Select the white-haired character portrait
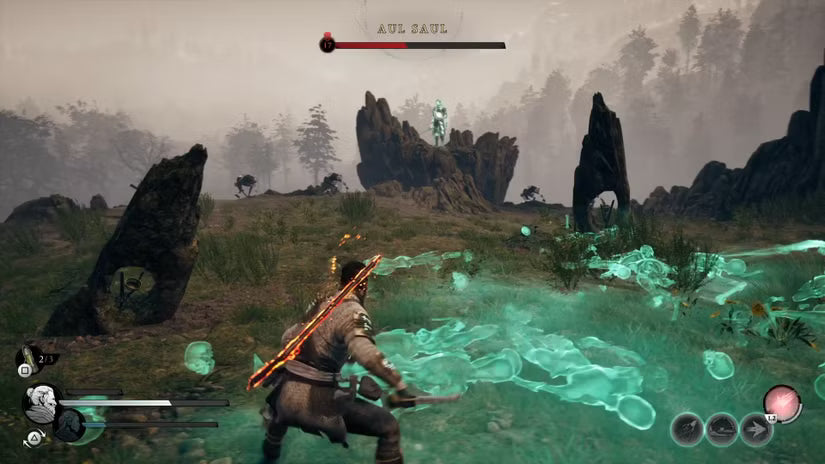 (x=41, y=403)
